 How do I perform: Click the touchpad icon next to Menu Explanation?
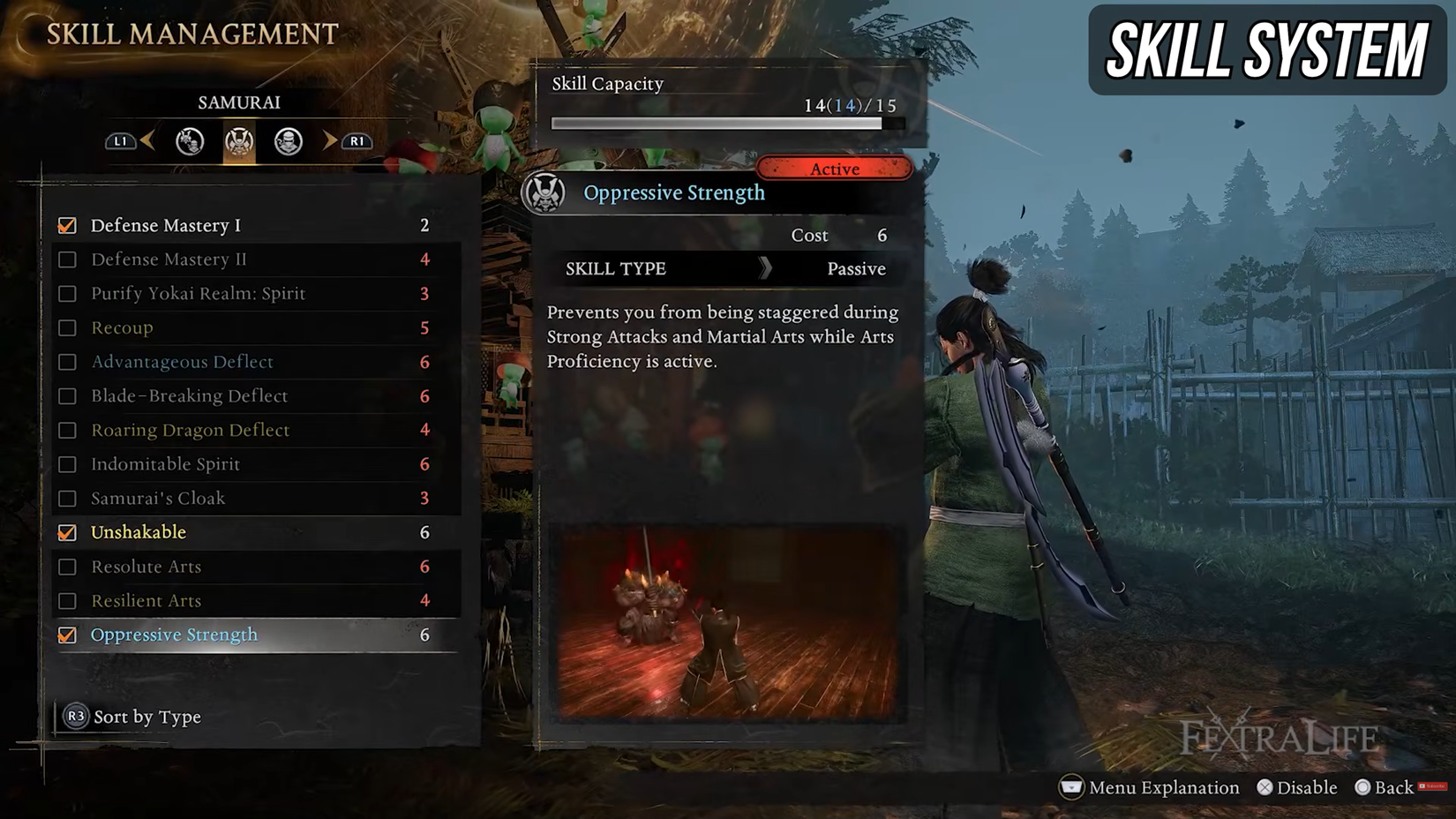tap(1070, 787)
